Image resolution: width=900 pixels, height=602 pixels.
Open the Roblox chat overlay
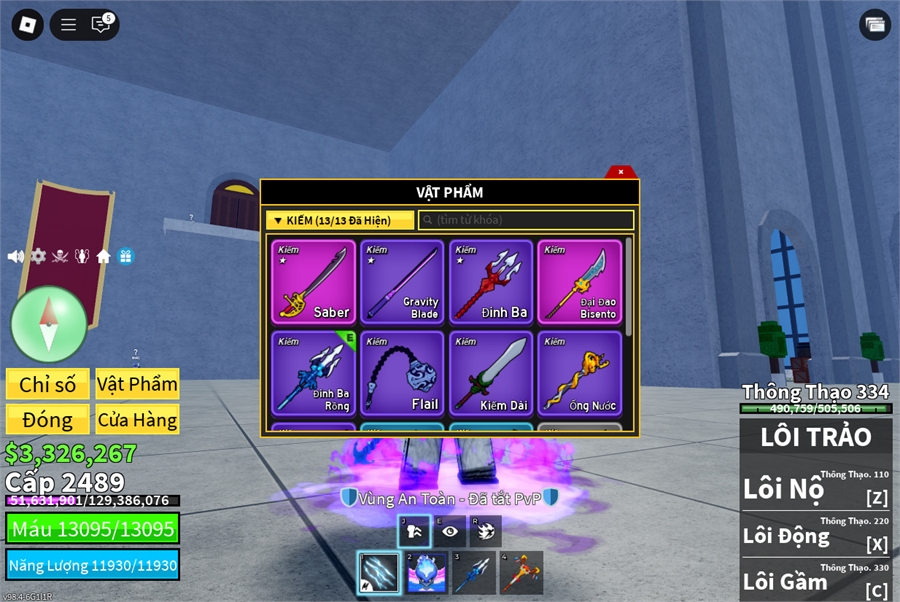click(x=101, y=25)
